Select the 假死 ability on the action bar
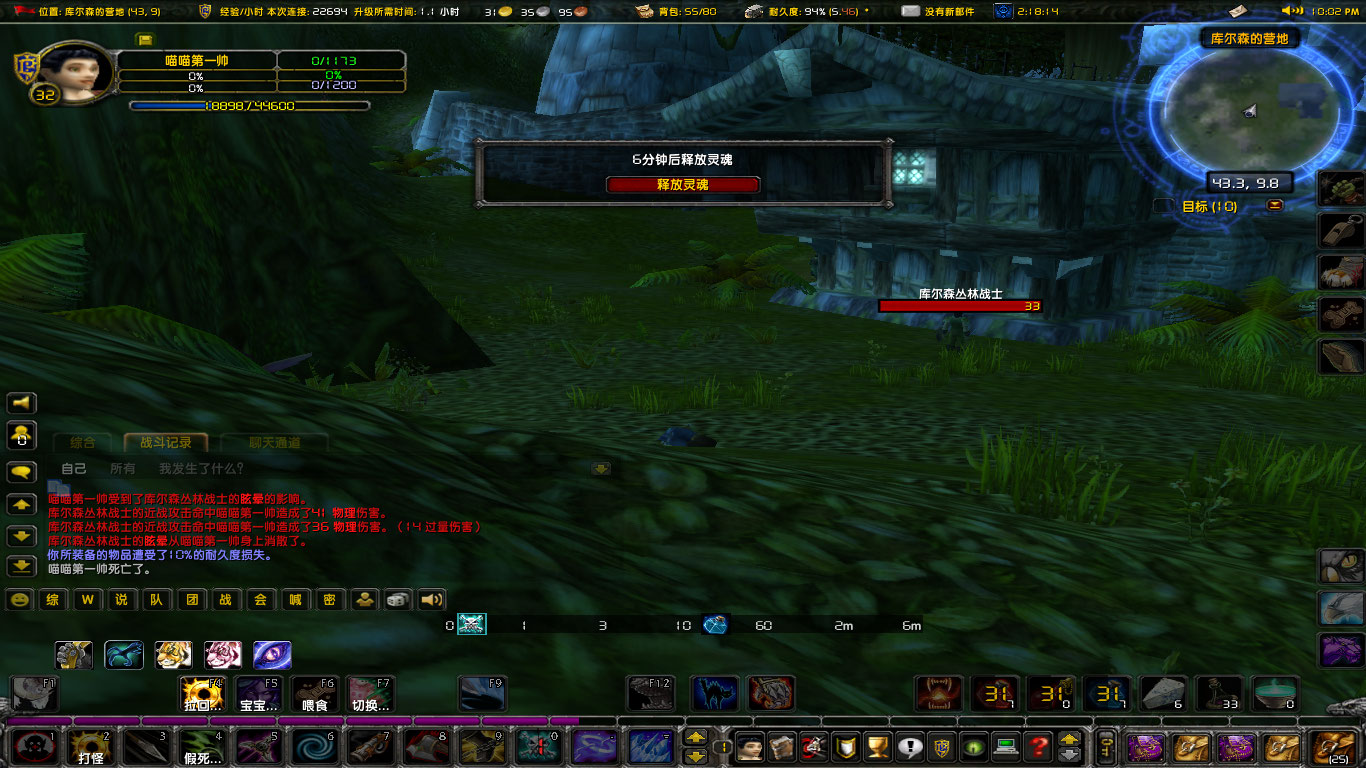 (203, 745)
